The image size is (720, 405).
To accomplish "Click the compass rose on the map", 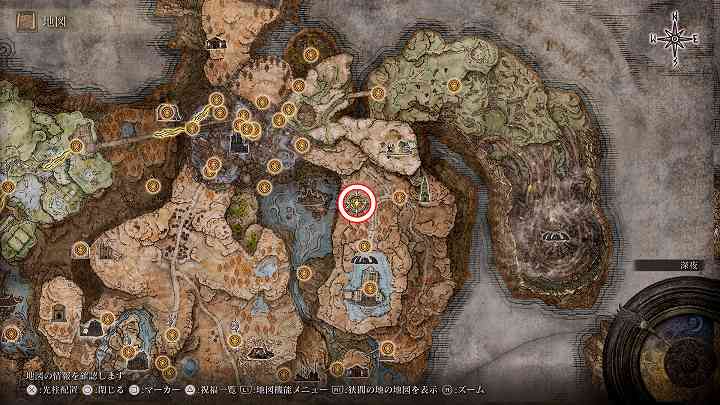I will pyautogui.click(x=675, y=37).
